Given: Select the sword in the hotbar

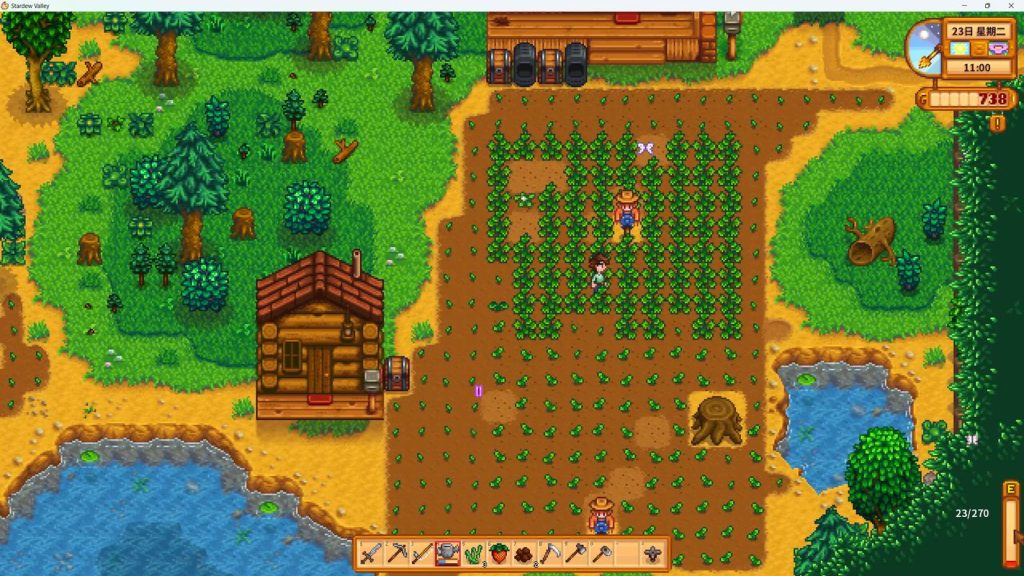Looking at the screenshot, I should tap(370, 553).
